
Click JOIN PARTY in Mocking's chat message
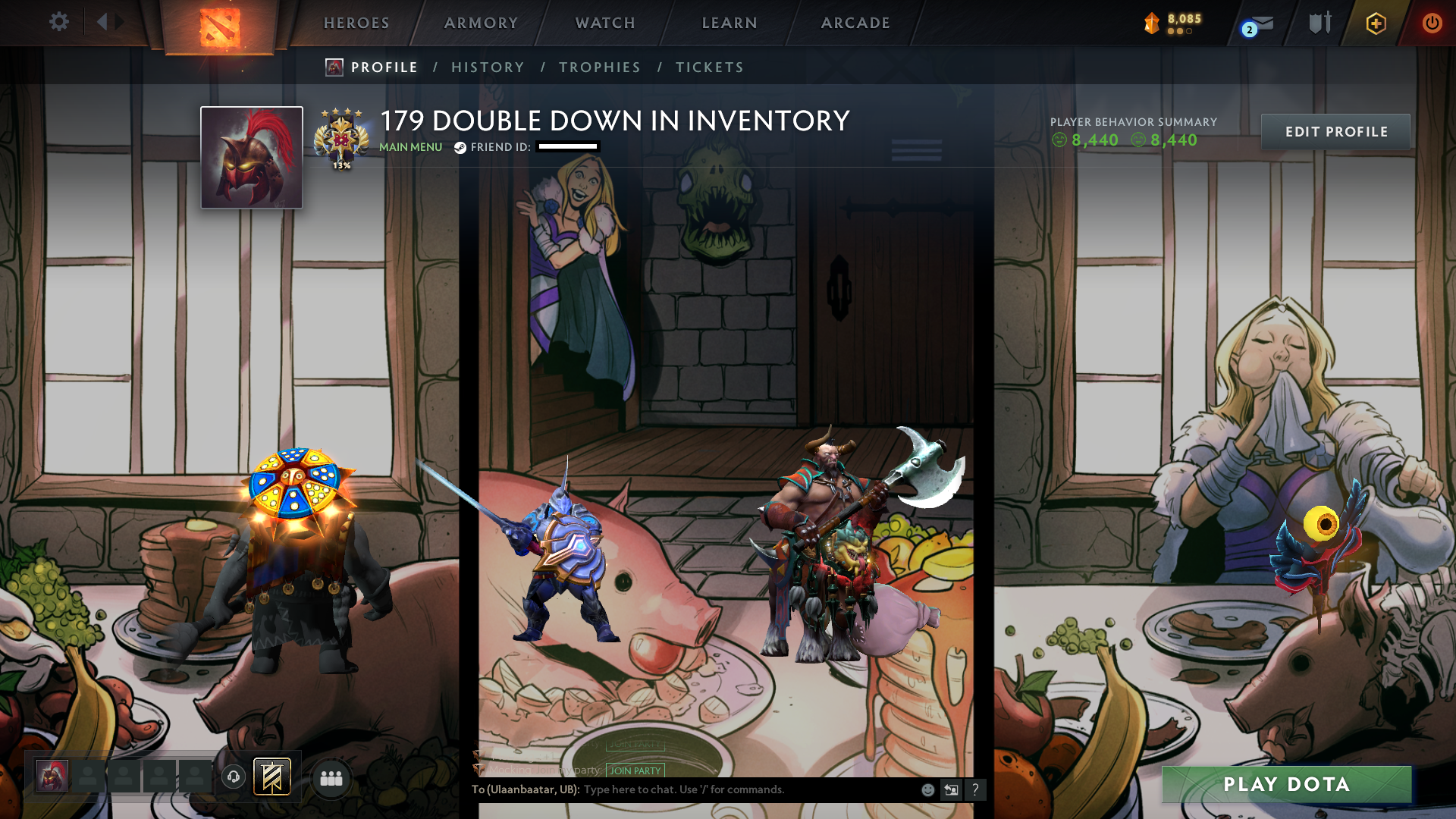635,770
